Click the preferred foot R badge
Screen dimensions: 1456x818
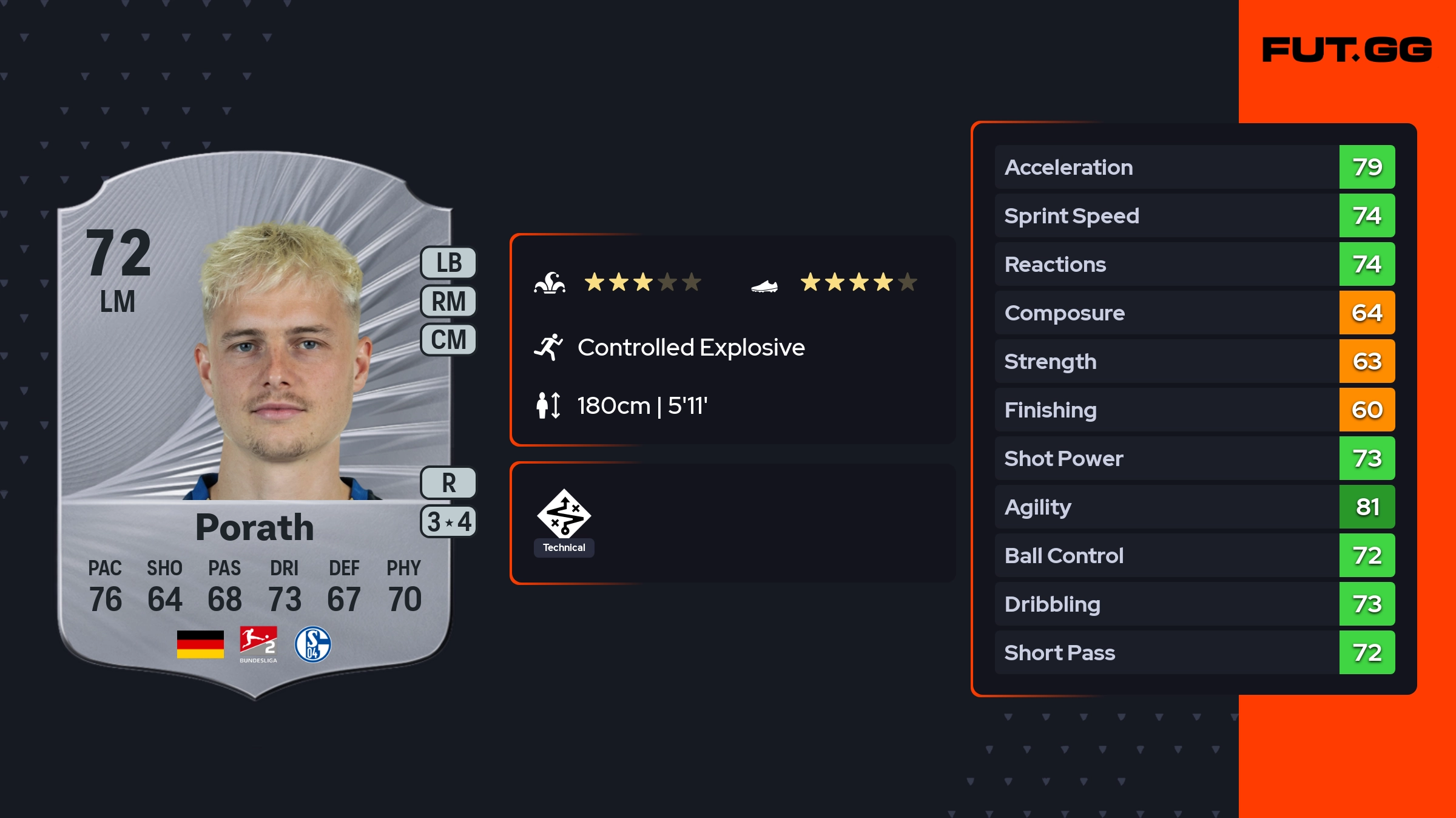pos(449,483)
